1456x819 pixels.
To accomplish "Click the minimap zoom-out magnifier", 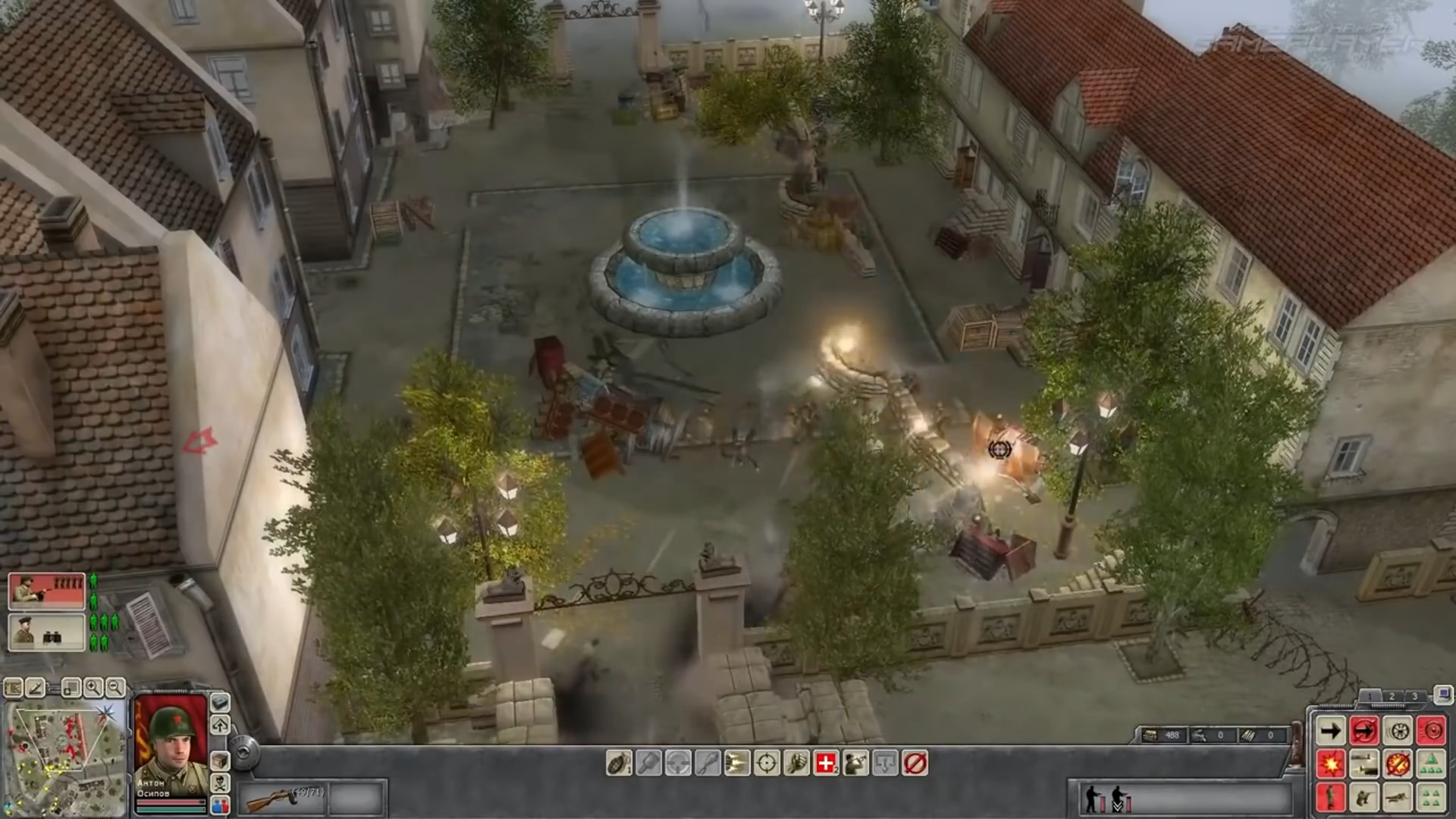I will 115,688.
